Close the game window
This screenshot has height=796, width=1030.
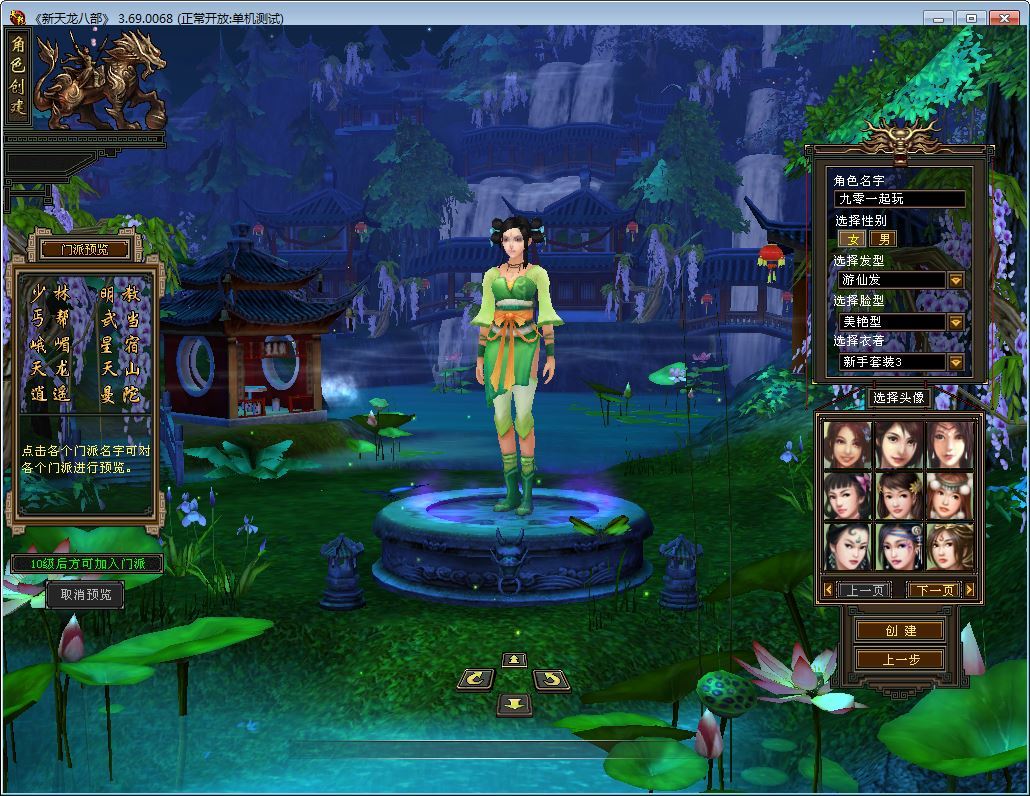tap(1003, 18)
